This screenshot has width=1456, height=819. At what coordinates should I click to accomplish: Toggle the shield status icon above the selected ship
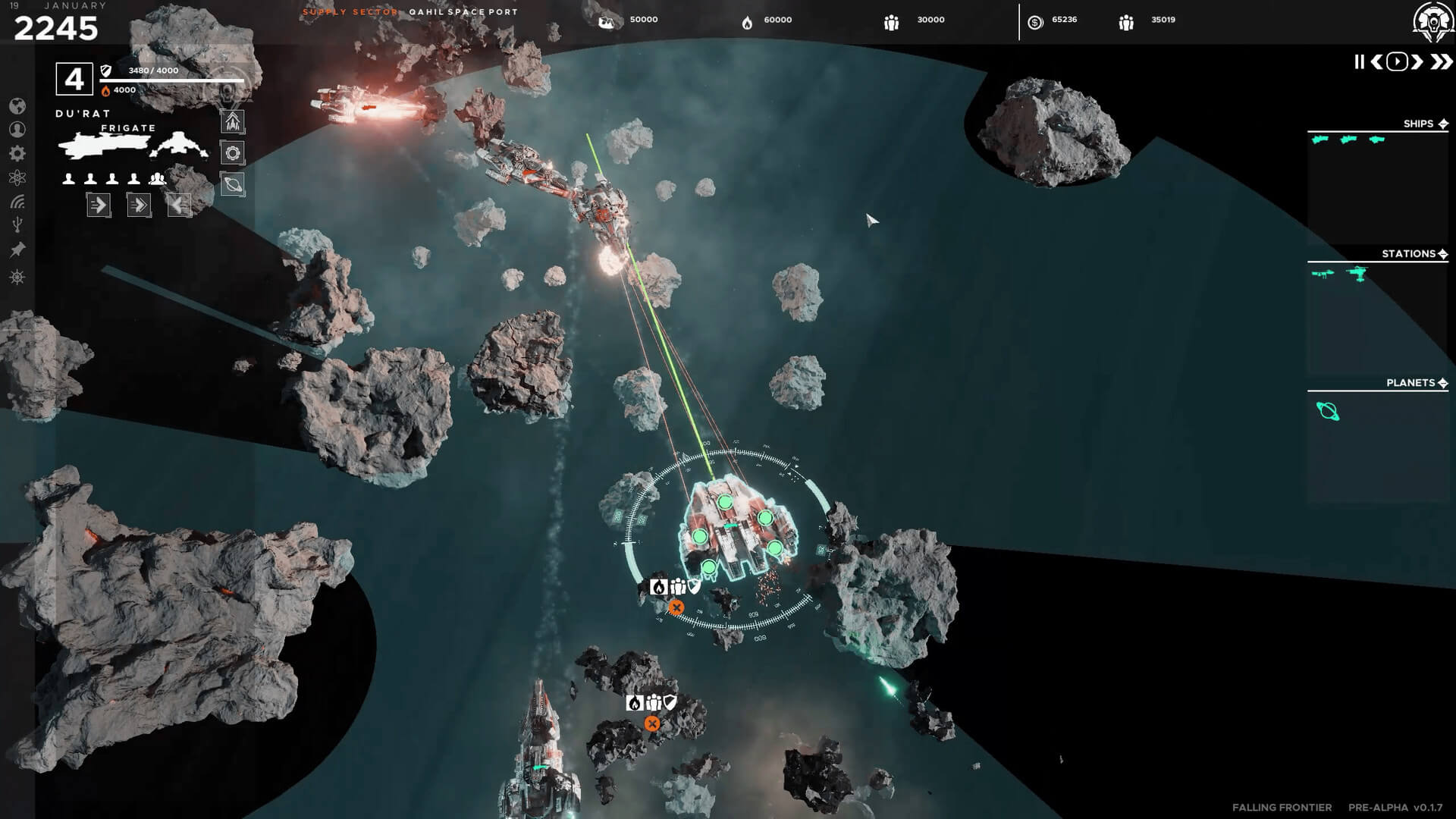pos(692,586)
